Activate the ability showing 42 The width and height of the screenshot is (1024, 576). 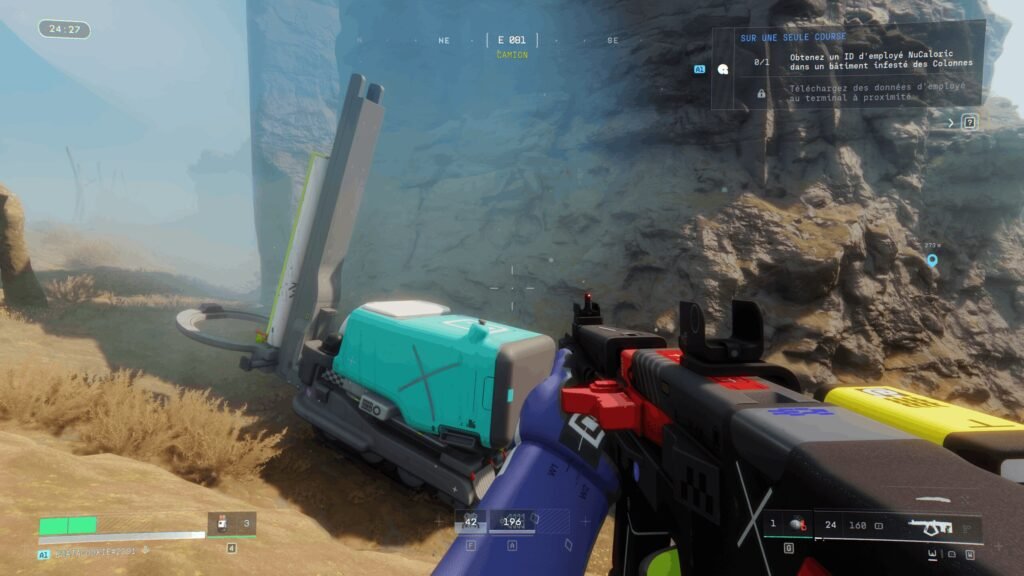coord(470,521)
